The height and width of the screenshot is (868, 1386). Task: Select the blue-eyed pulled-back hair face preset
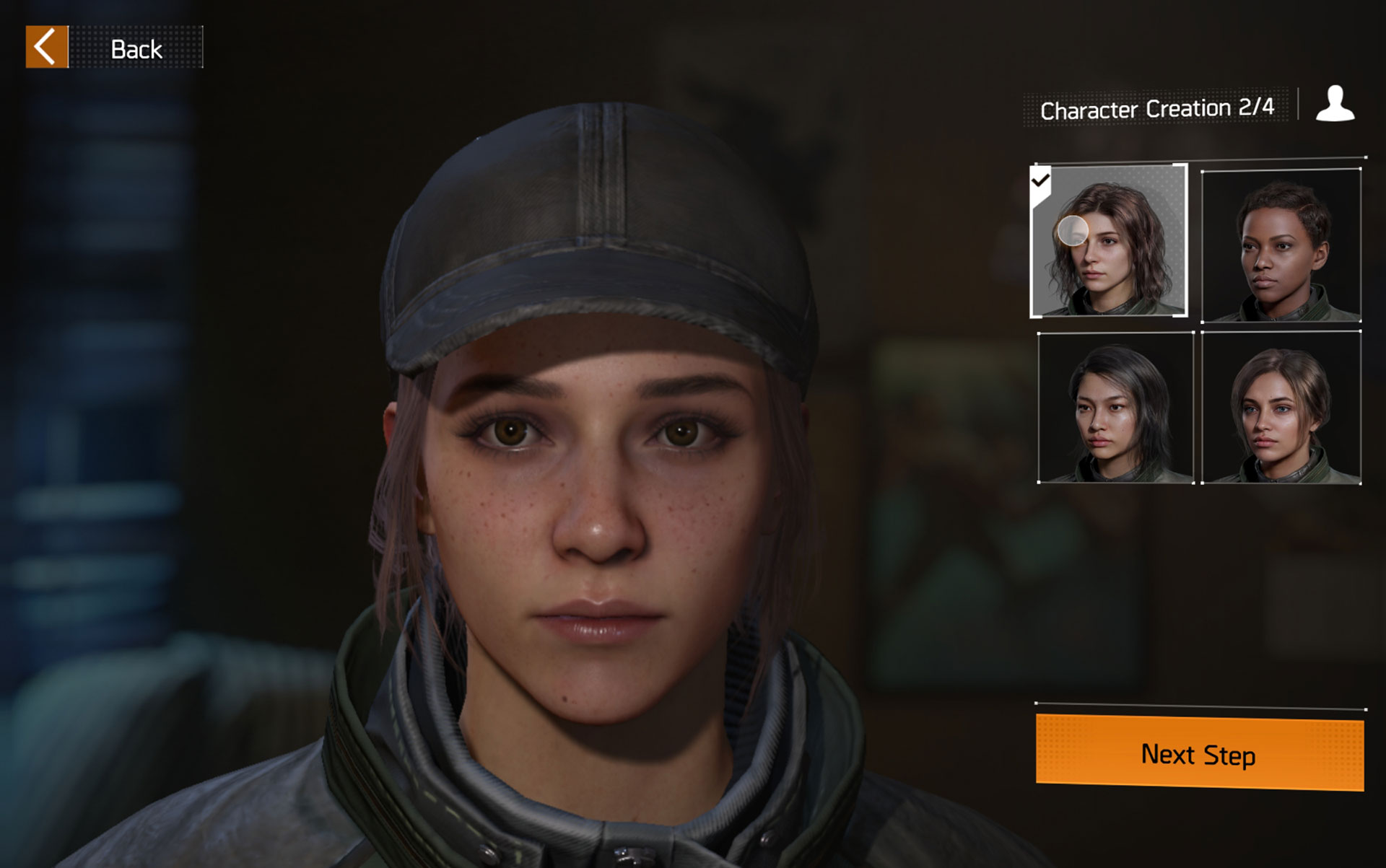pyautogui.click(x=1281, y=408)
